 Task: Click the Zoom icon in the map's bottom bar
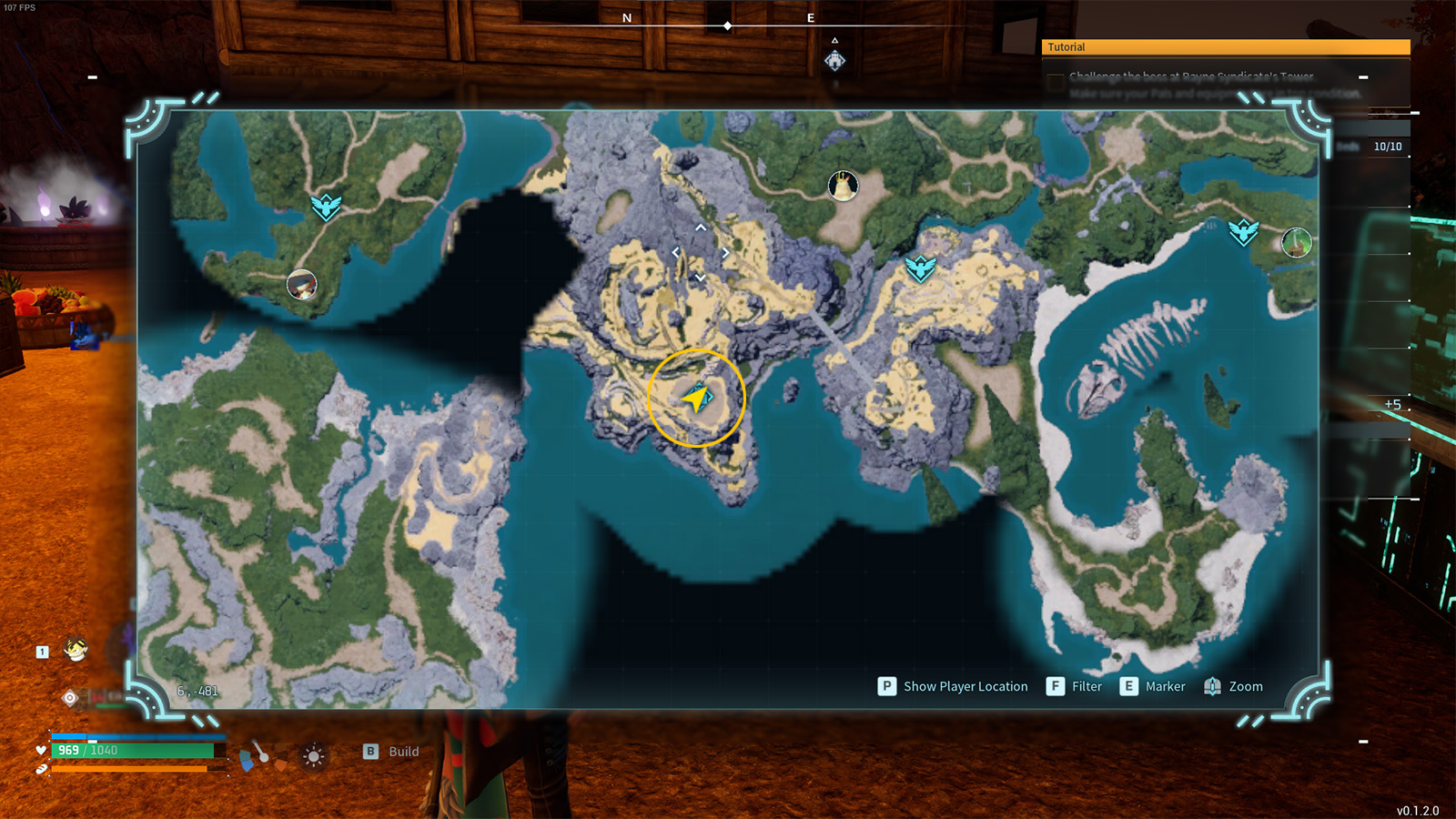pos(1212,686)
